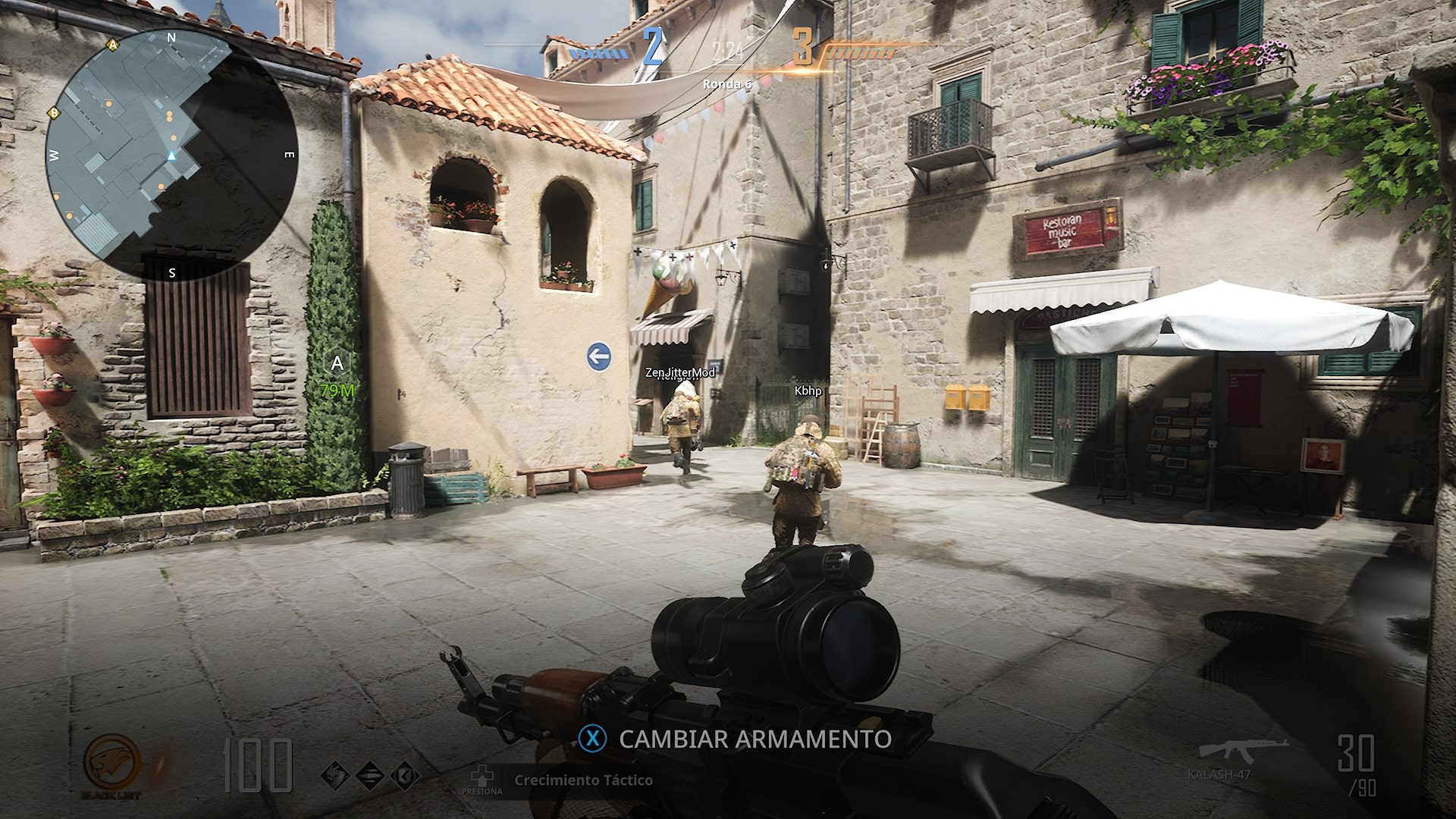Click the Cambiar Armamento label
This screenshot has width=1456, height=819.
(755, 739)
